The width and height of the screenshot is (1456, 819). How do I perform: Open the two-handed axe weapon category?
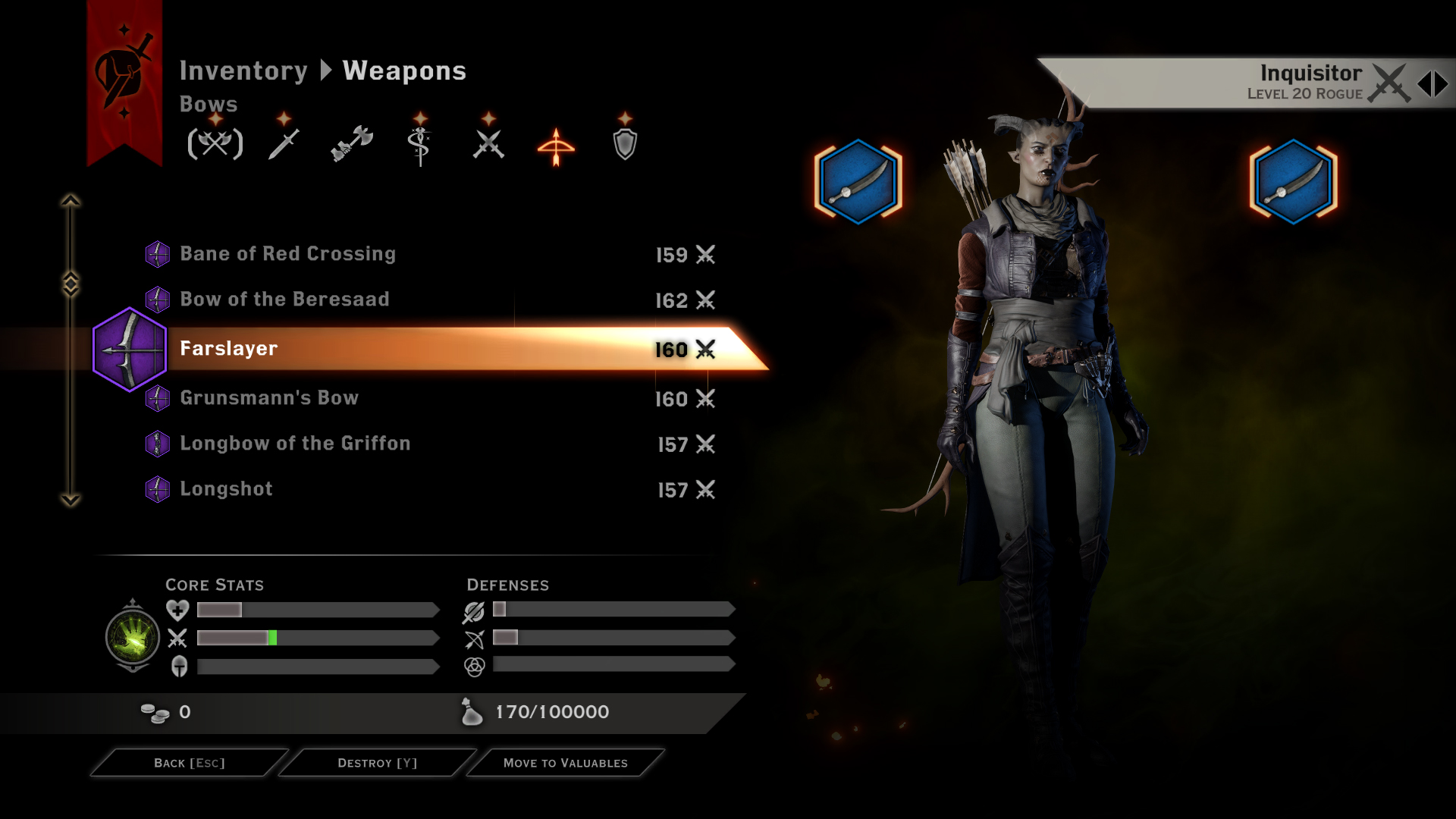(352, 143)
